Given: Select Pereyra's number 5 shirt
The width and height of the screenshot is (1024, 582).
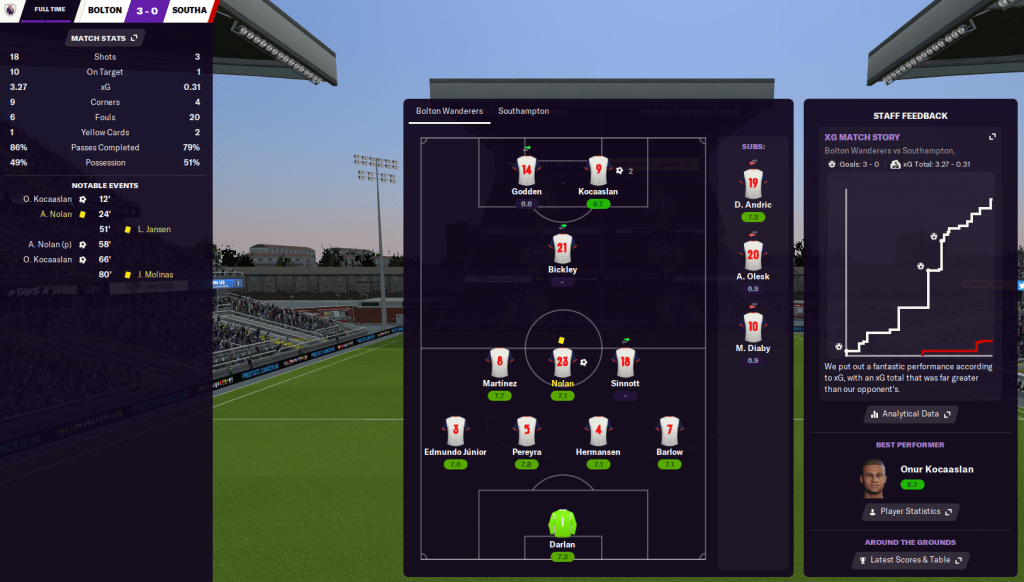Looking at the screenshot, I should pyautogui.click(x=527, y=431).
